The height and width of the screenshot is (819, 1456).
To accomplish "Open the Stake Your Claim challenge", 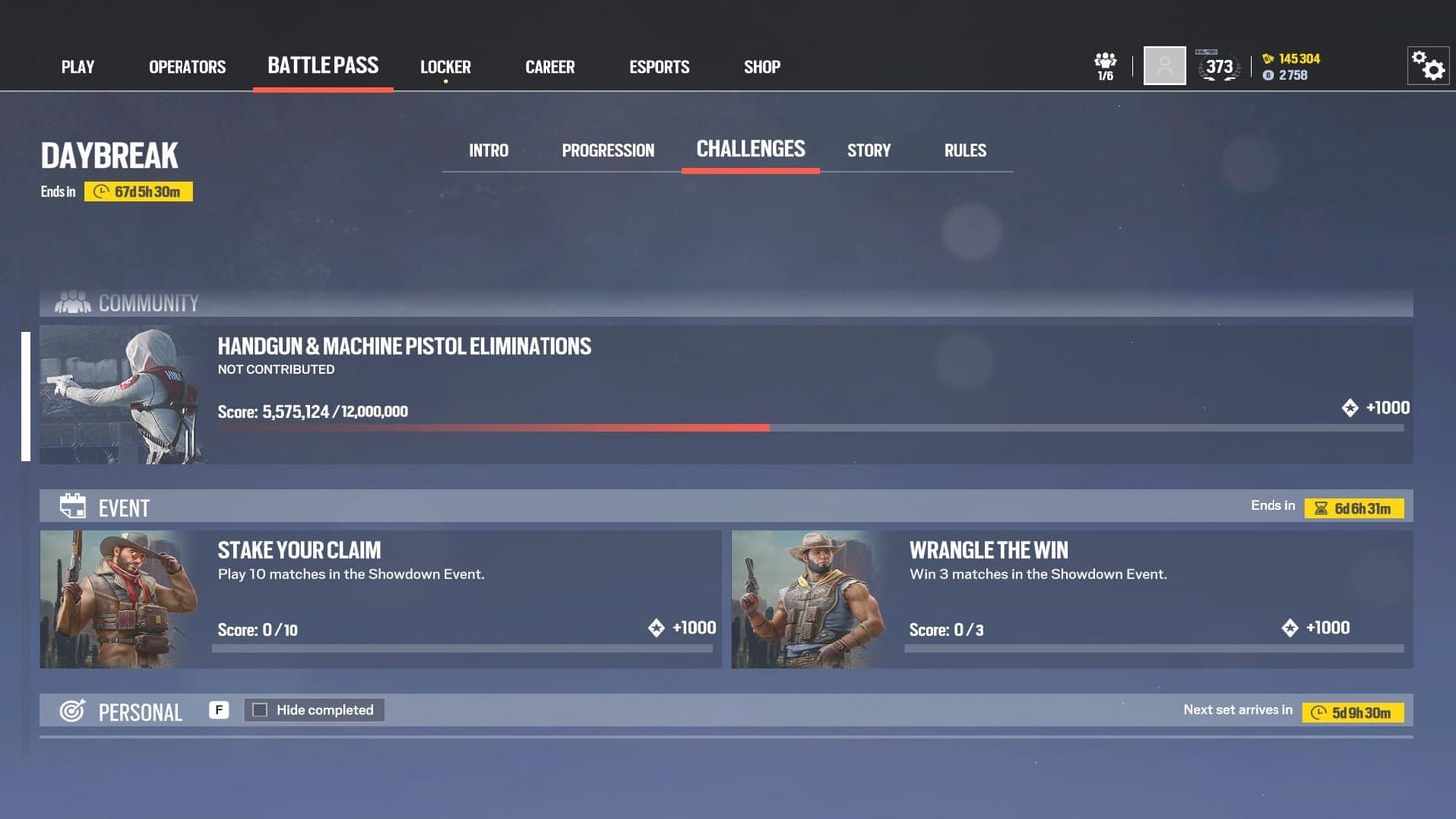I will (377, 597).
